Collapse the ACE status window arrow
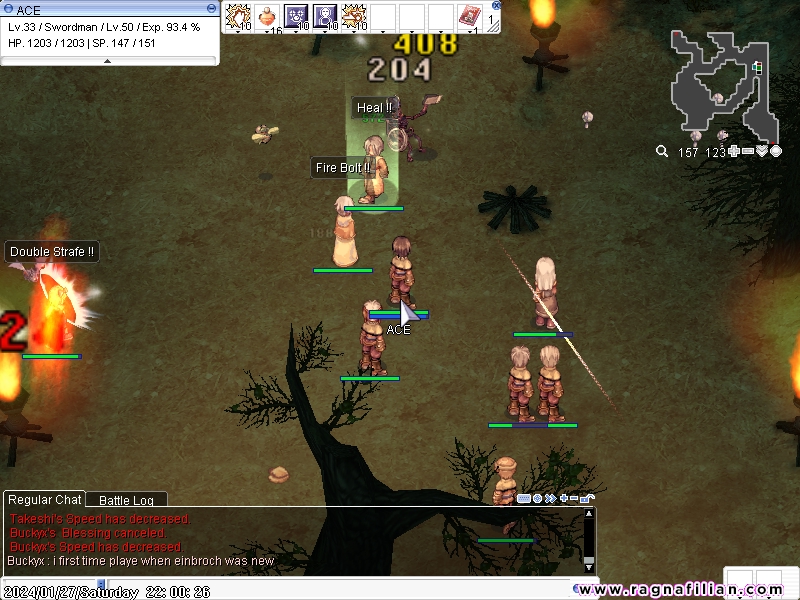 tap(109, 61)
